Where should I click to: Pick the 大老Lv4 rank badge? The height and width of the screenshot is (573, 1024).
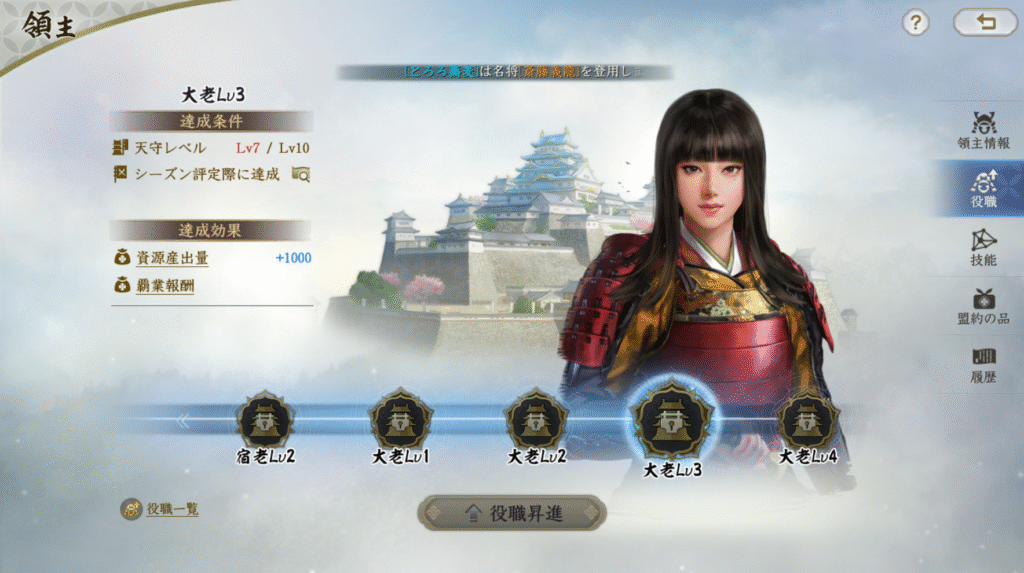point(807,420)
